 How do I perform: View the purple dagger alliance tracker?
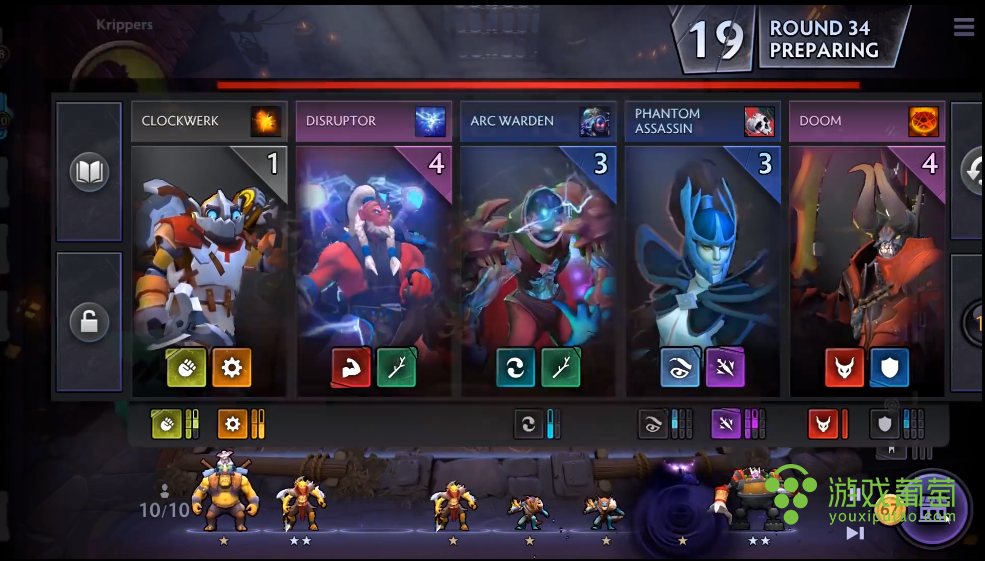pyautogui.click(x=726, y=425)
